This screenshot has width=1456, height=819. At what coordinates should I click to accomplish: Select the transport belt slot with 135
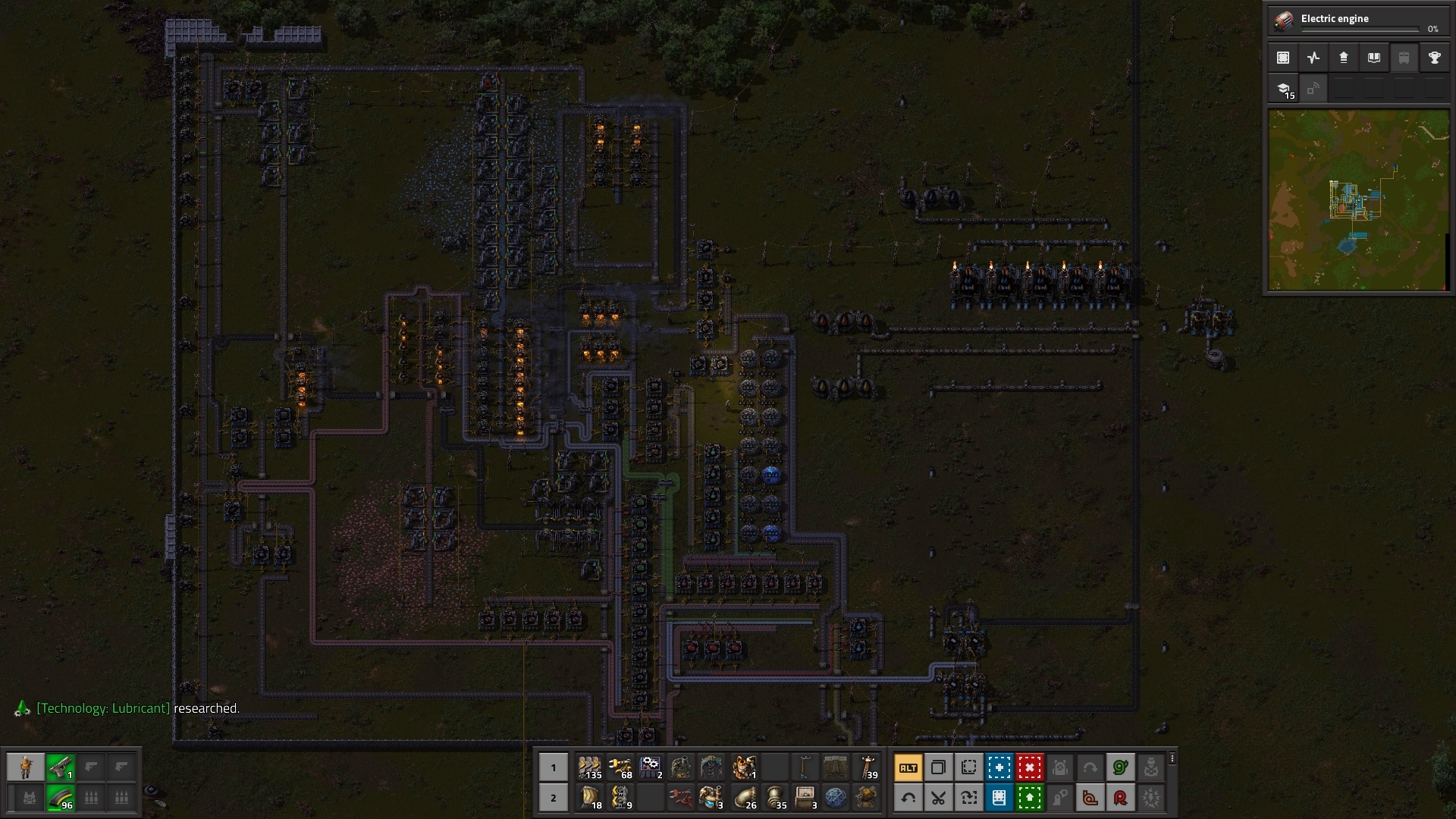click(589, 767)
